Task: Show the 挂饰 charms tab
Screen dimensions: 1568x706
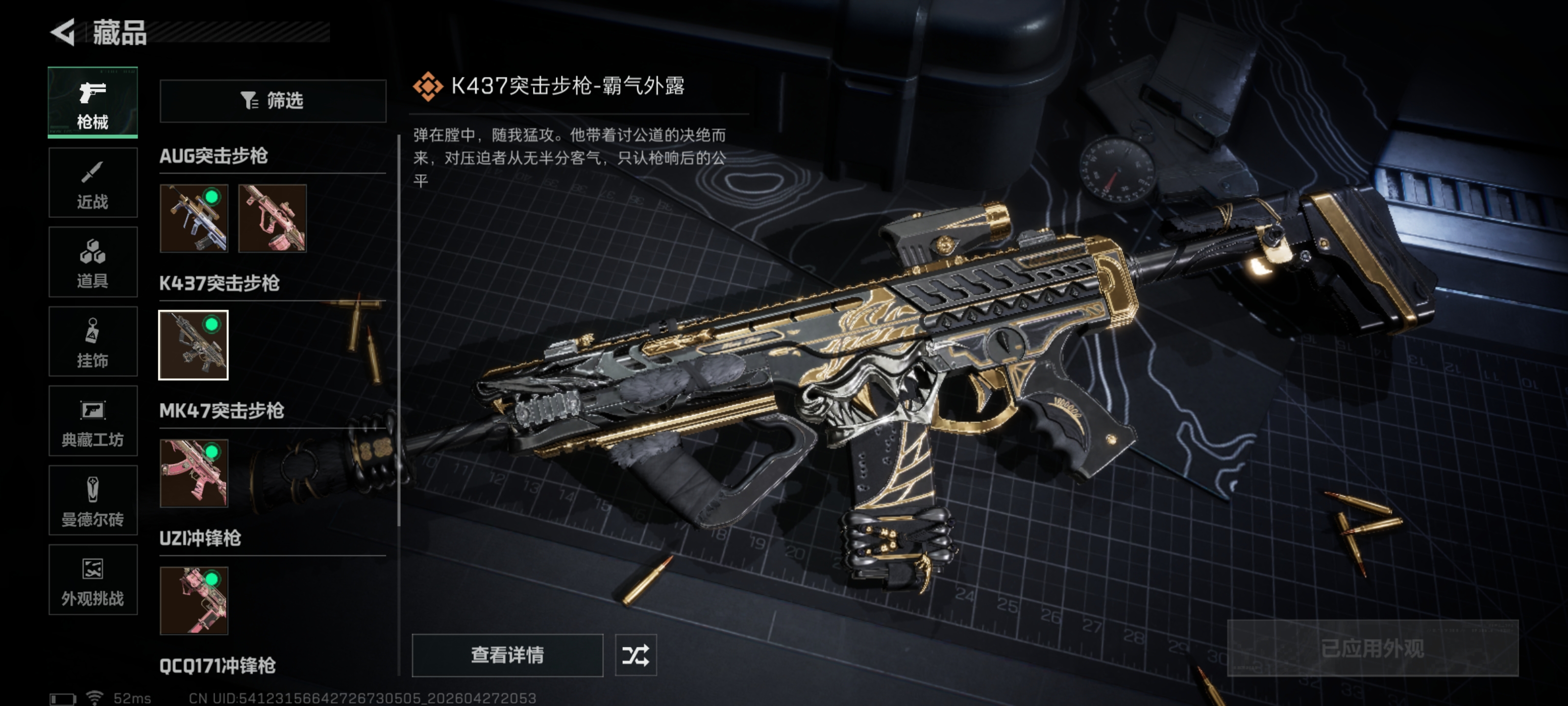Action: point(93,342)
